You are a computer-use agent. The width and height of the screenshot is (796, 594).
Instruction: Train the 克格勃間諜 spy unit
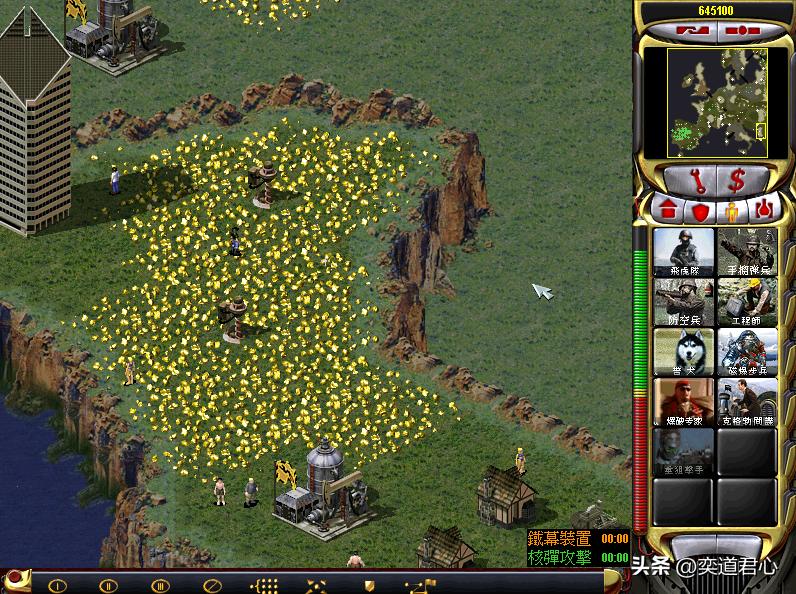[747, 402]
